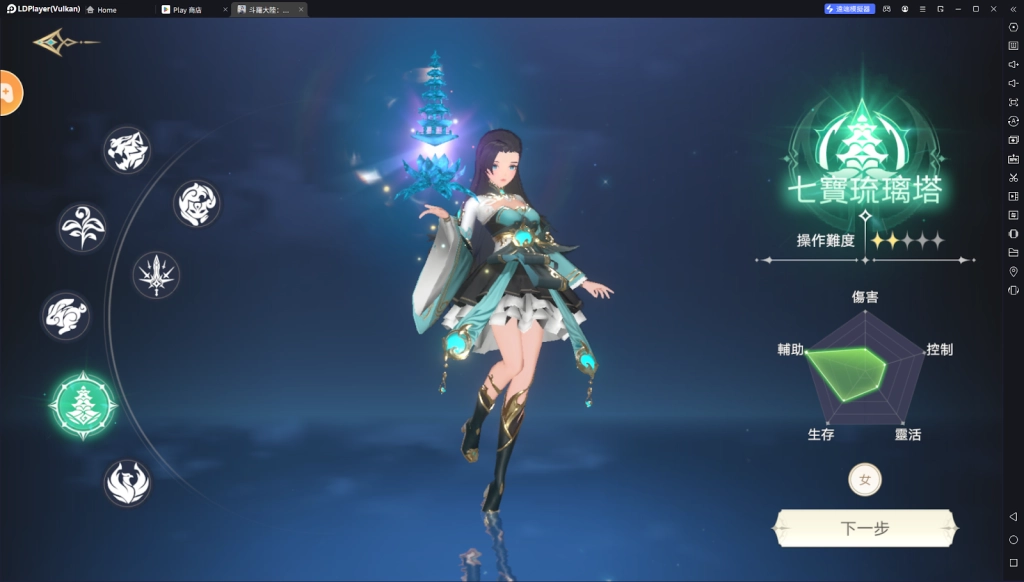
Task: Select the white tiger martial soul icon
Action: 127,151
